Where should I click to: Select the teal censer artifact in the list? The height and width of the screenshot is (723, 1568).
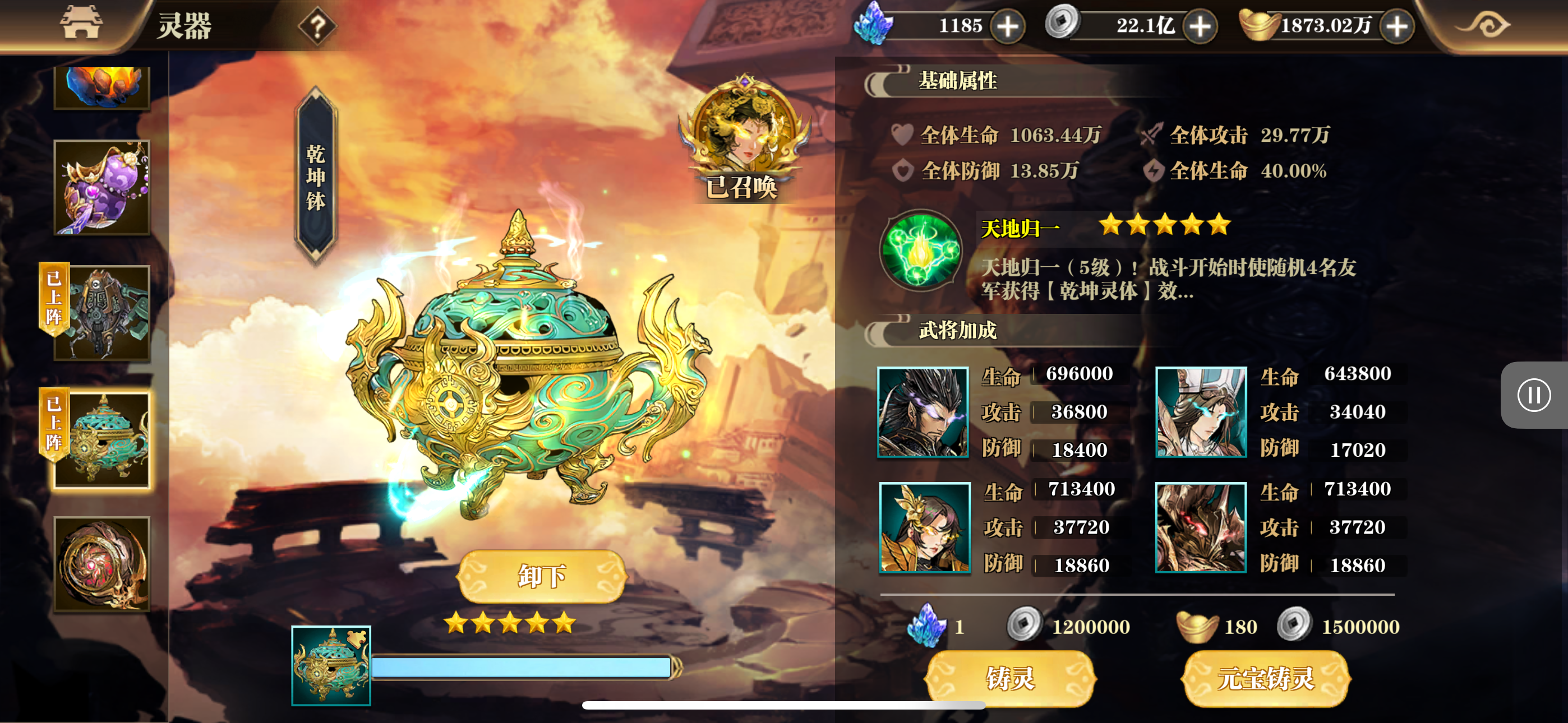click(x=102, y=439)
